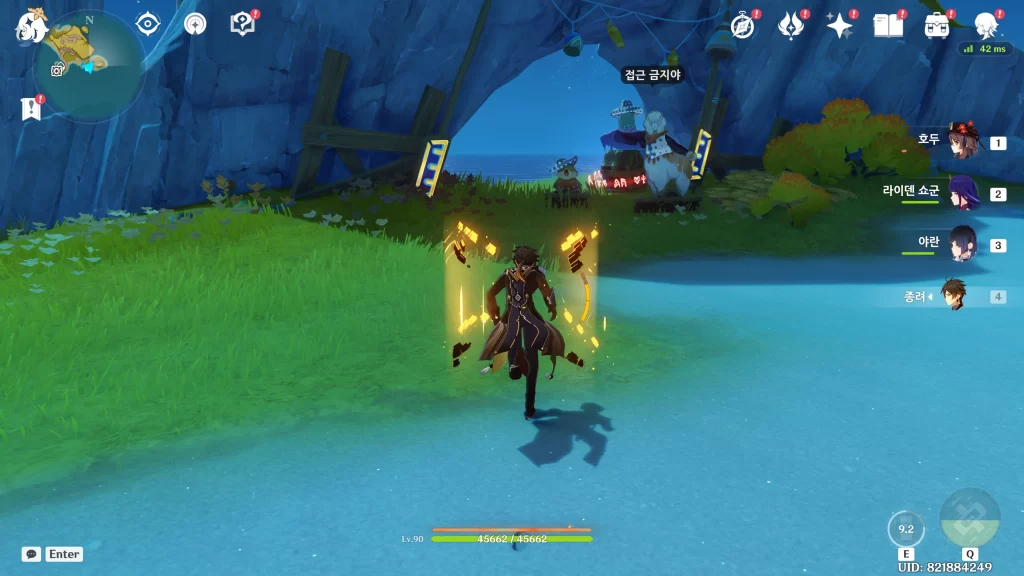The image size is (1024, 576).
Task: Click the circular minimap
Action: (88, 68)
